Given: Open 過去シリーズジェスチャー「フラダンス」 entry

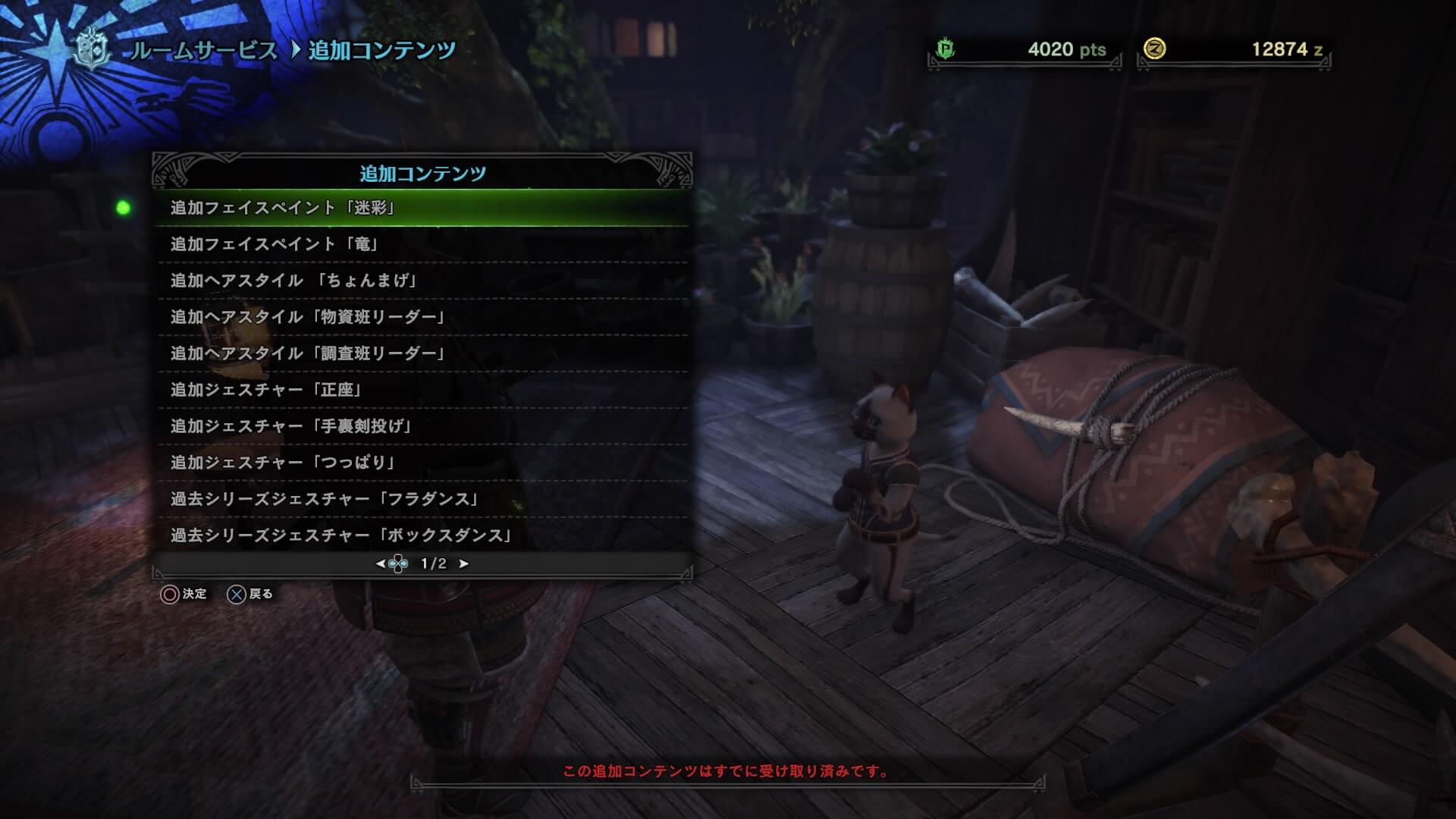Looking at the screenshot, I should tap(422, 499).
